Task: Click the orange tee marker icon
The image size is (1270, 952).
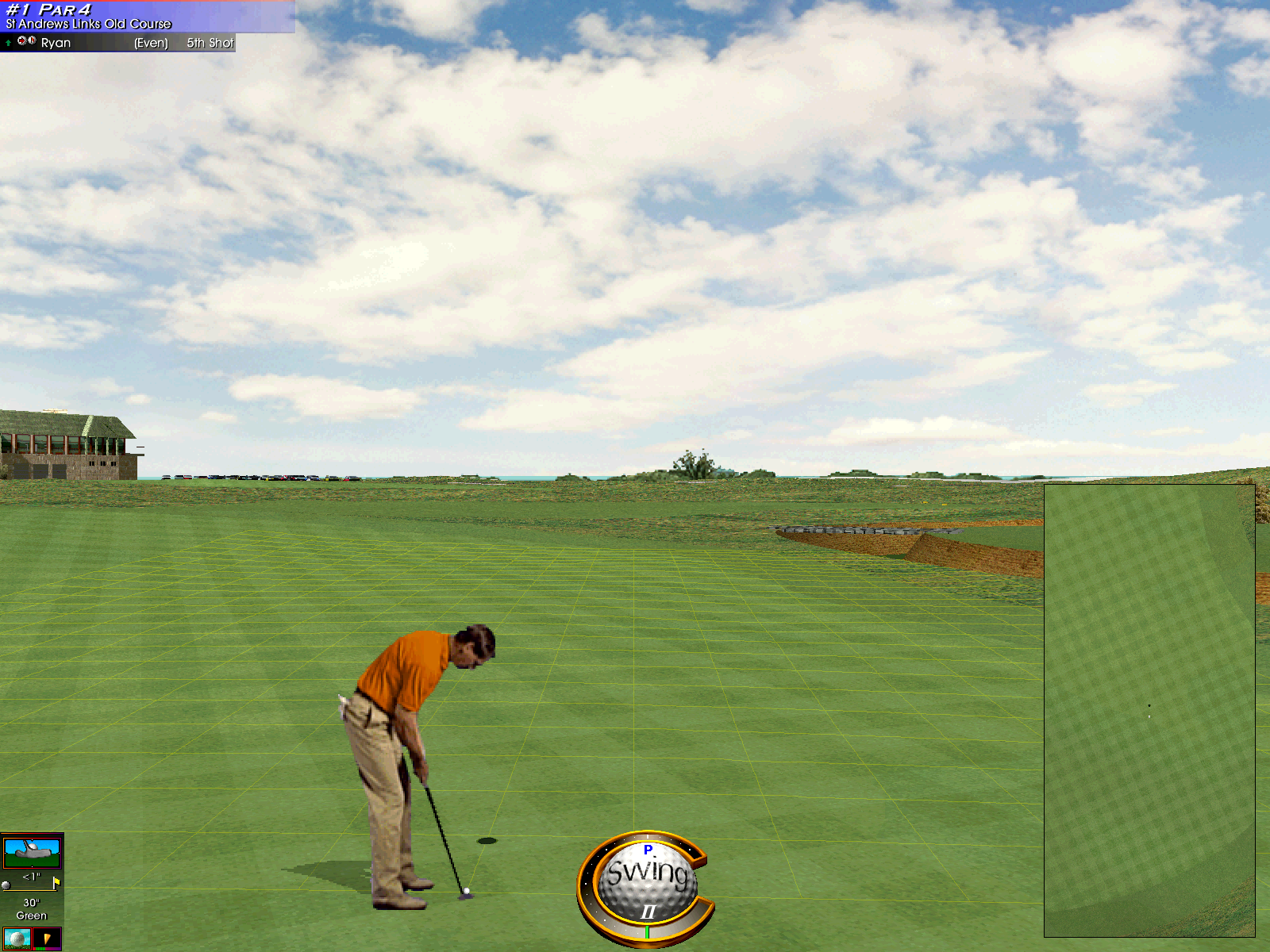Action: point(48,939)
